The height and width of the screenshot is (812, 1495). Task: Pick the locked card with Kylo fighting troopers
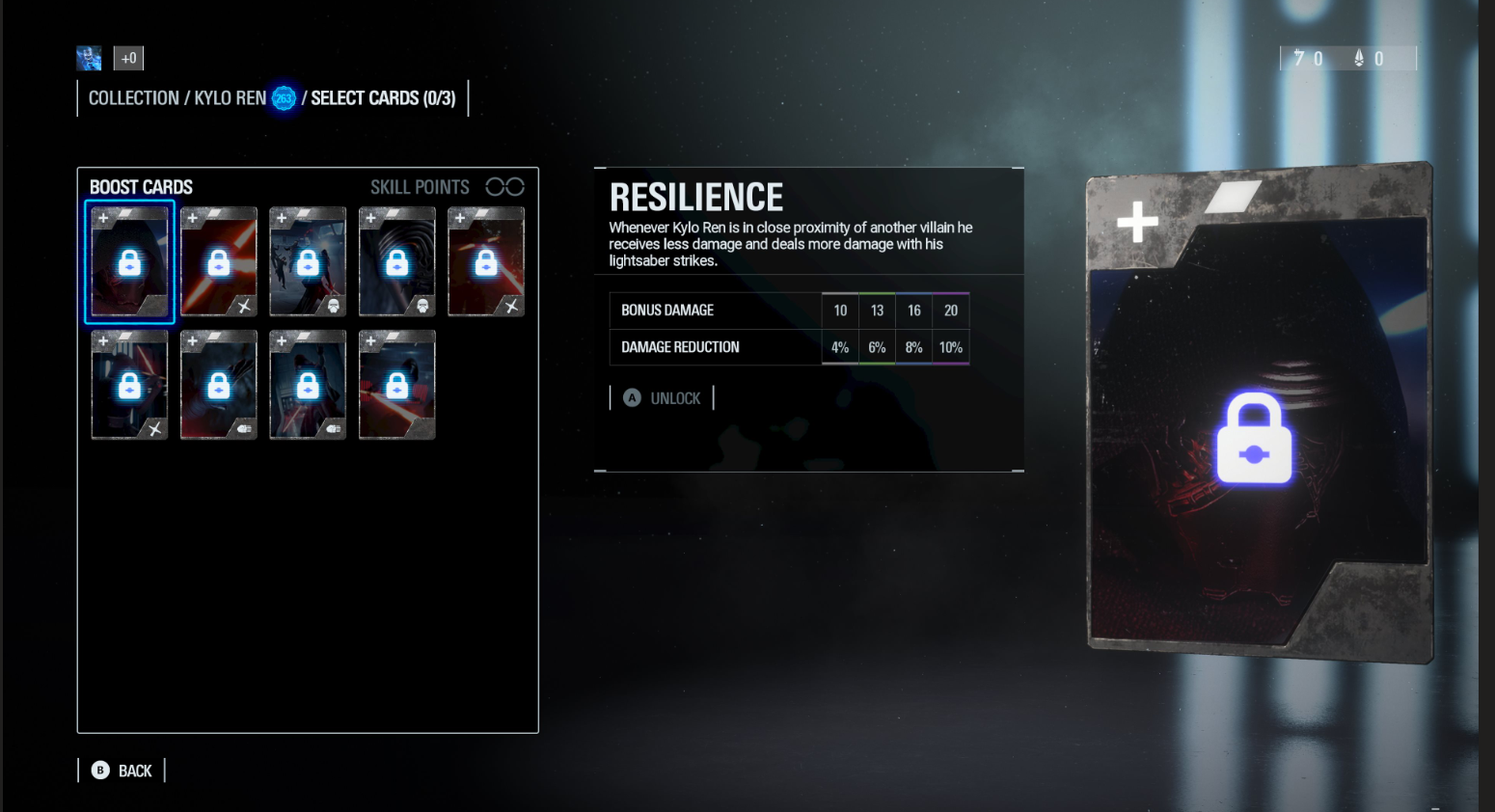pyautogui.click(x=308, y=262)
